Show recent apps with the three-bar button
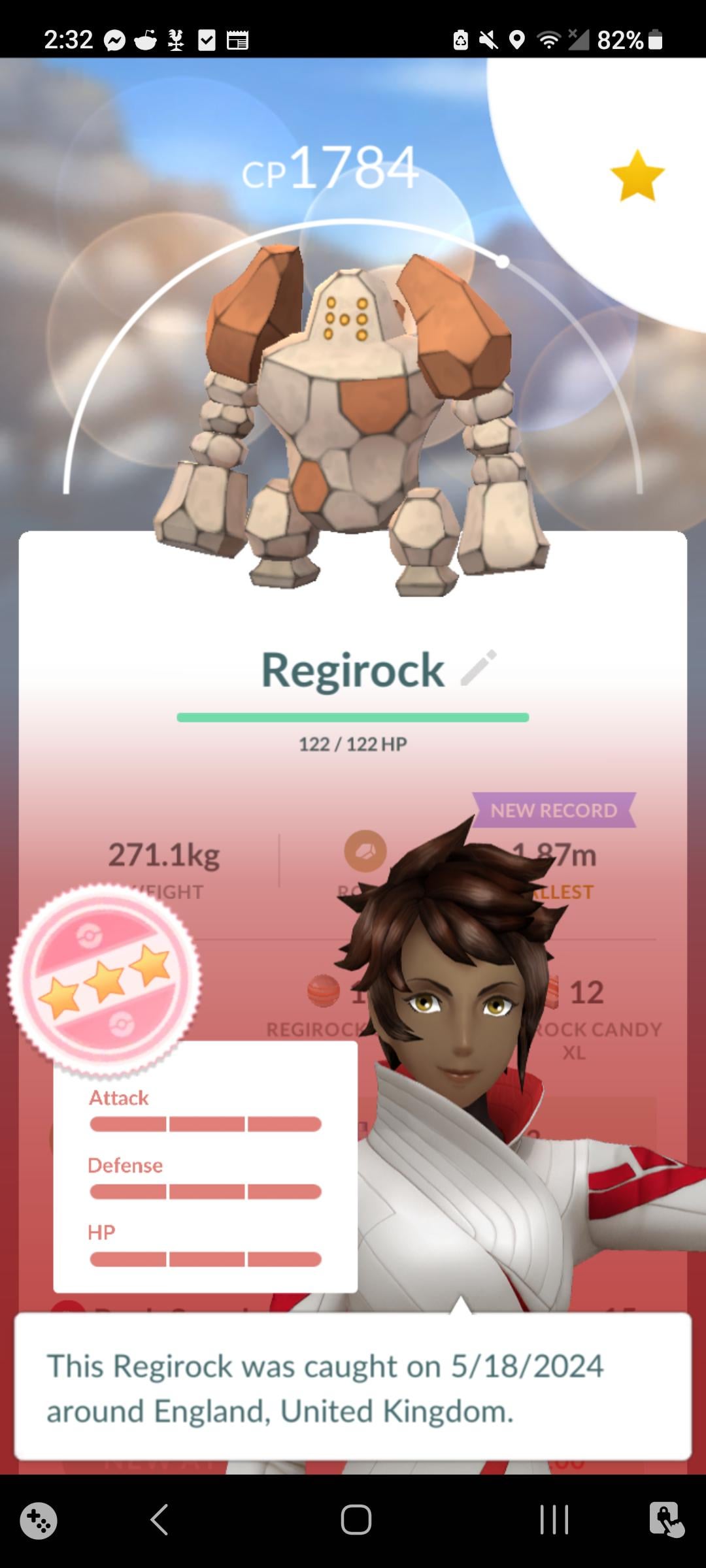706x1568 pixels. pos(554,1519)
